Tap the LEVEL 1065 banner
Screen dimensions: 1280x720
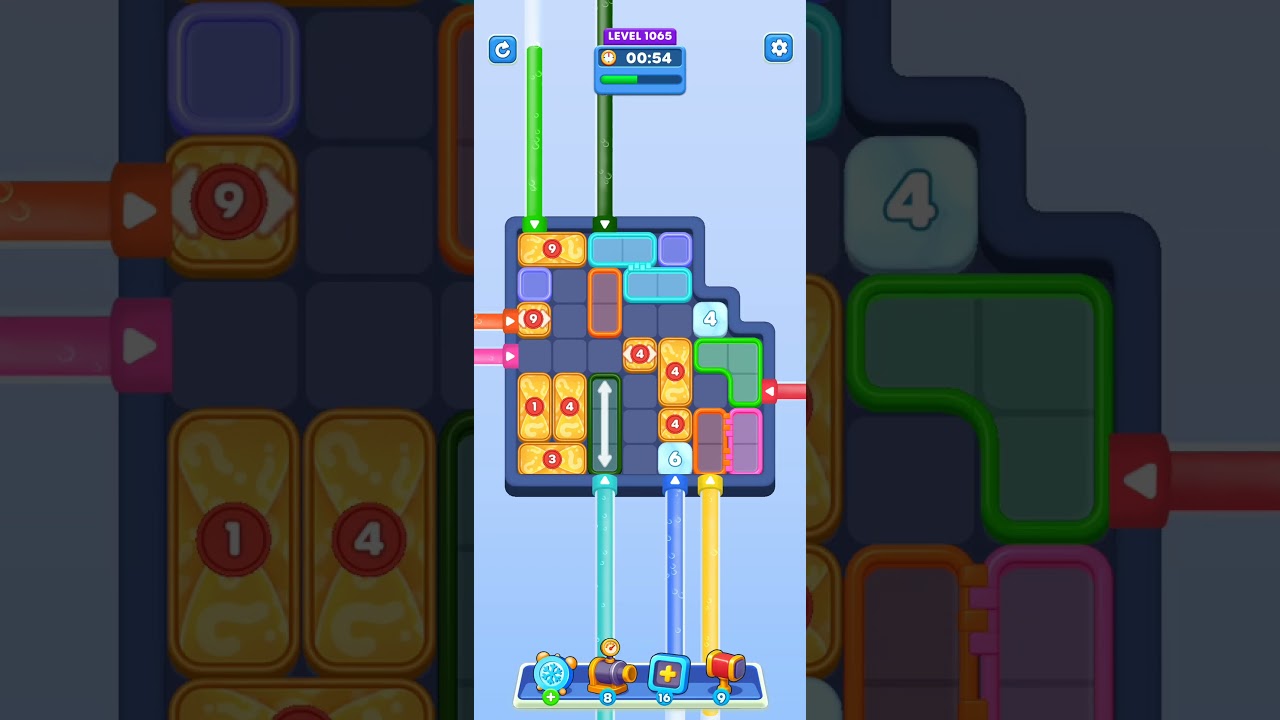click(x=640, y=35)
